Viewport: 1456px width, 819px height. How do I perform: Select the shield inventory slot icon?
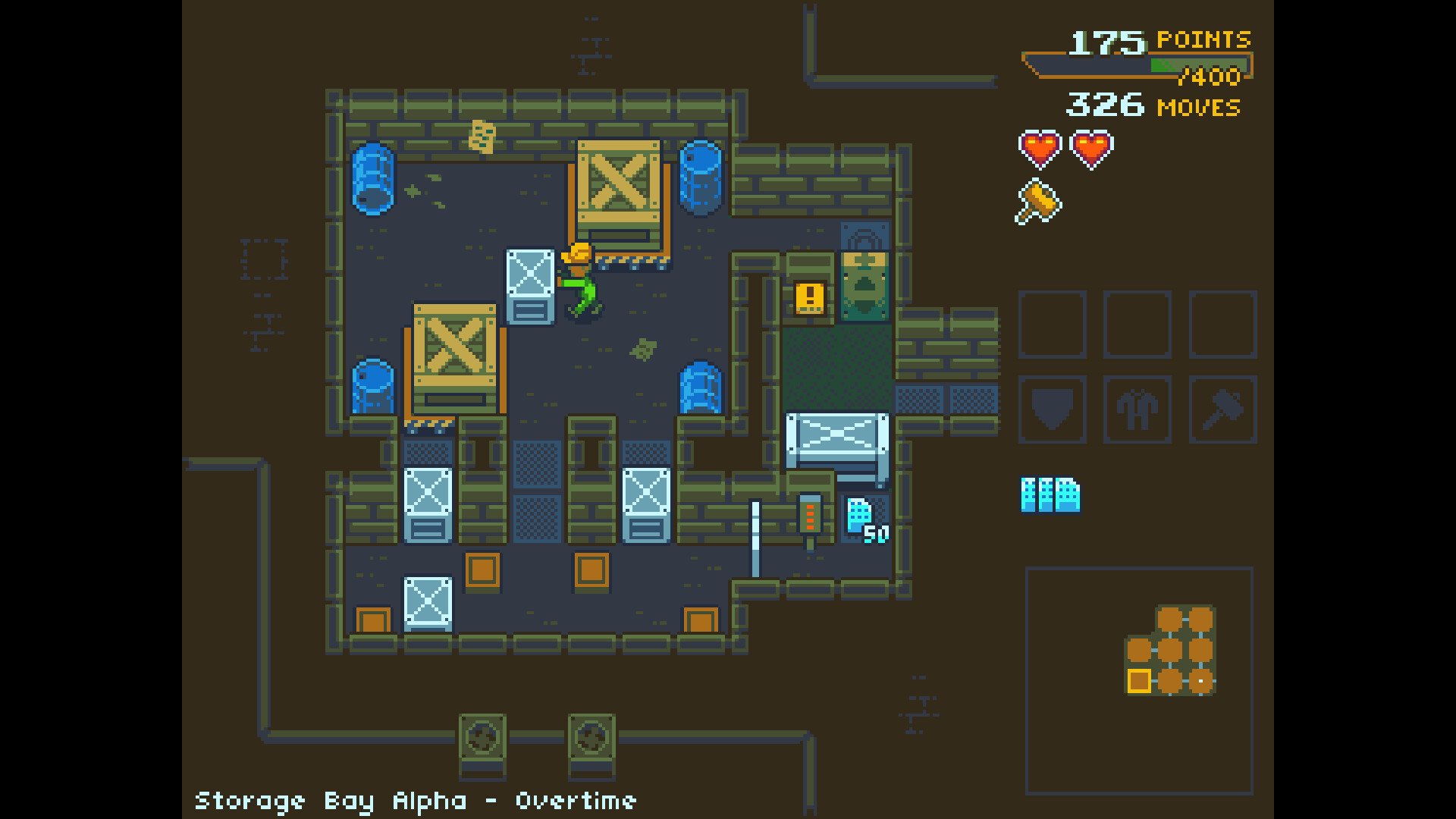tap(1051, 409)
